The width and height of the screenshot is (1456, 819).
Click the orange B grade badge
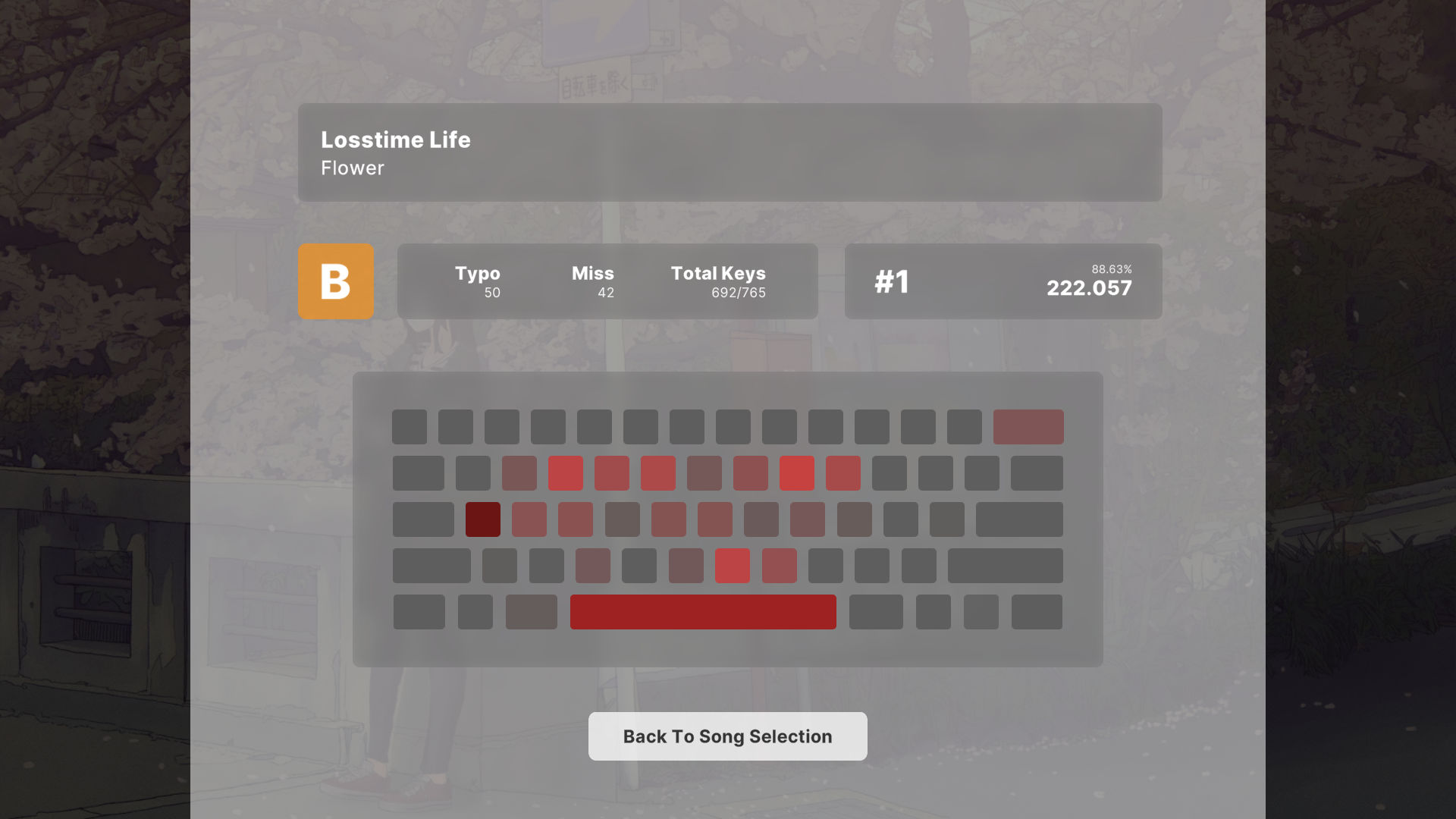tap(335, 281)
